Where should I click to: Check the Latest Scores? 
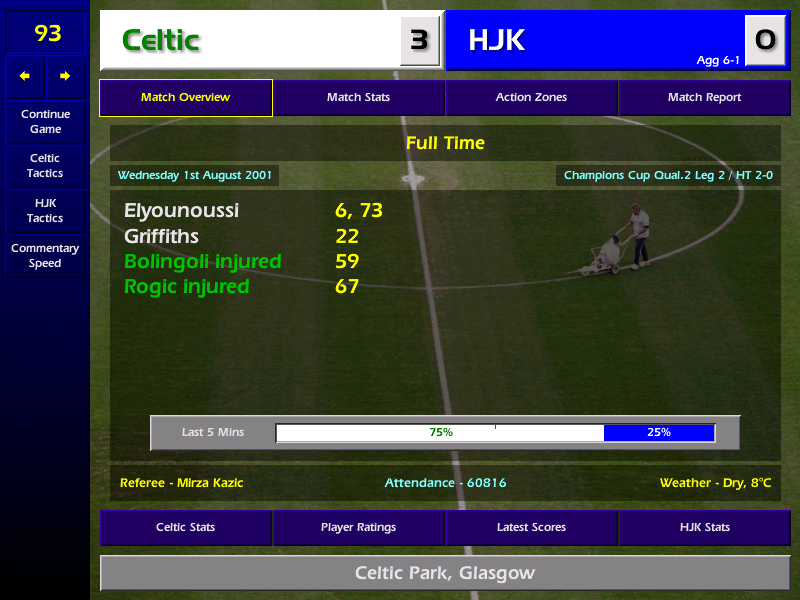531,527
